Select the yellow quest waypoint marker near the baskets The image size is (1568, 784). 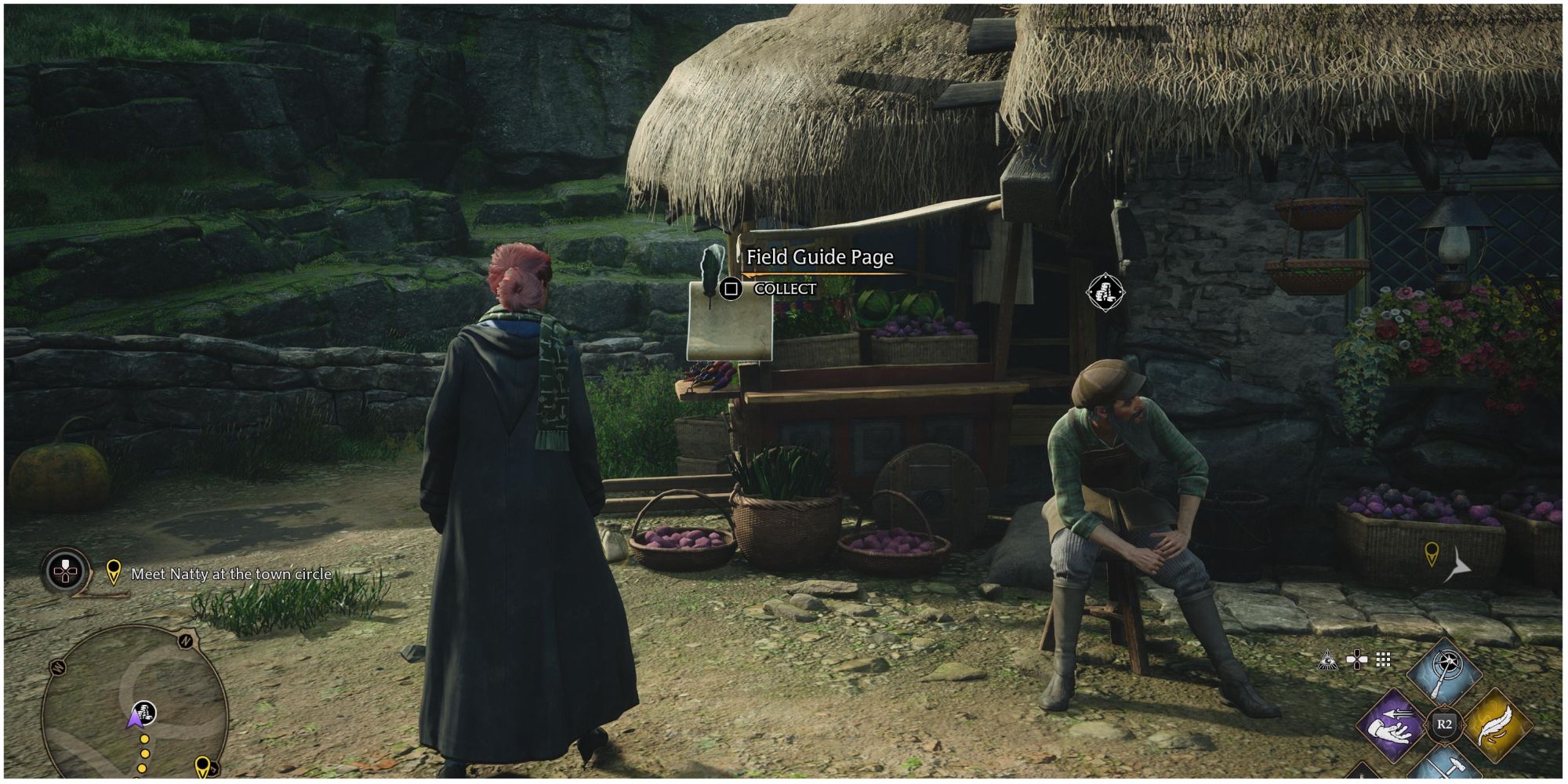point(1432,554)
